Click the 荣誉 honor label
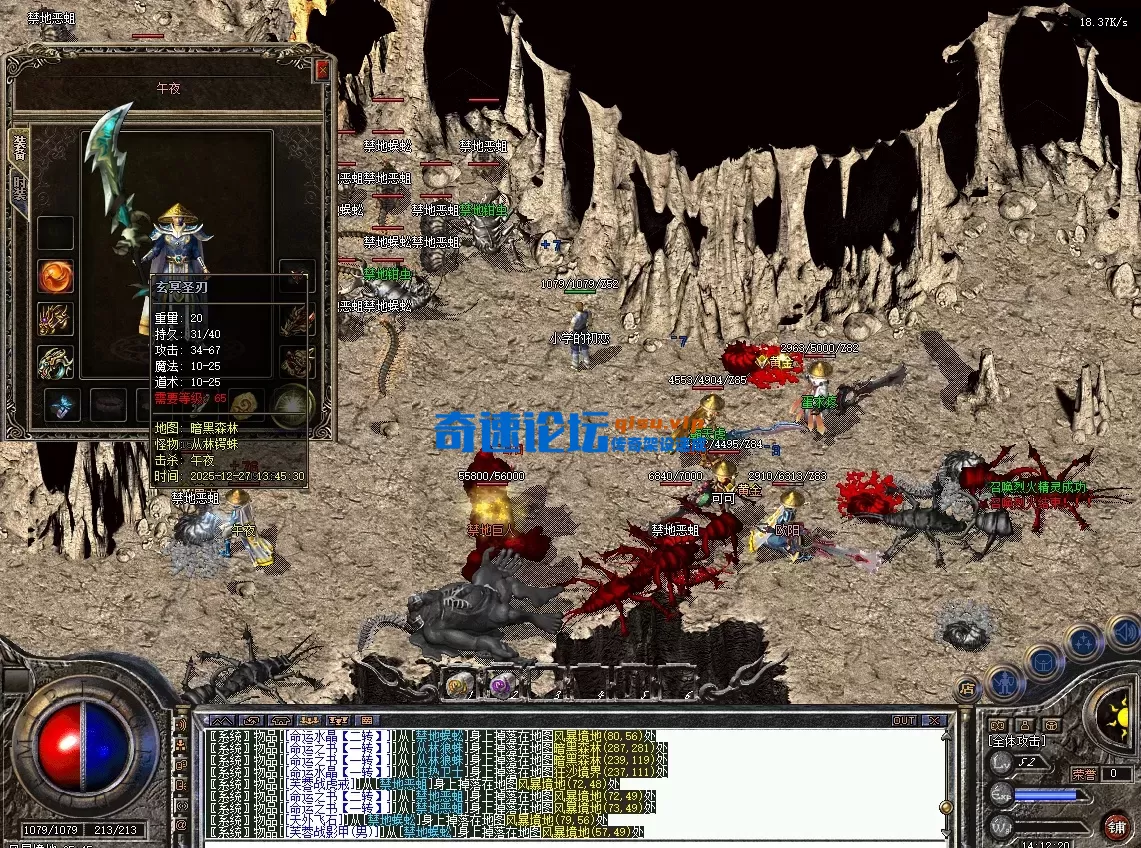The width and height of the screenshot is (1141, 848). pyautogui.click(x=1084, y=773)
